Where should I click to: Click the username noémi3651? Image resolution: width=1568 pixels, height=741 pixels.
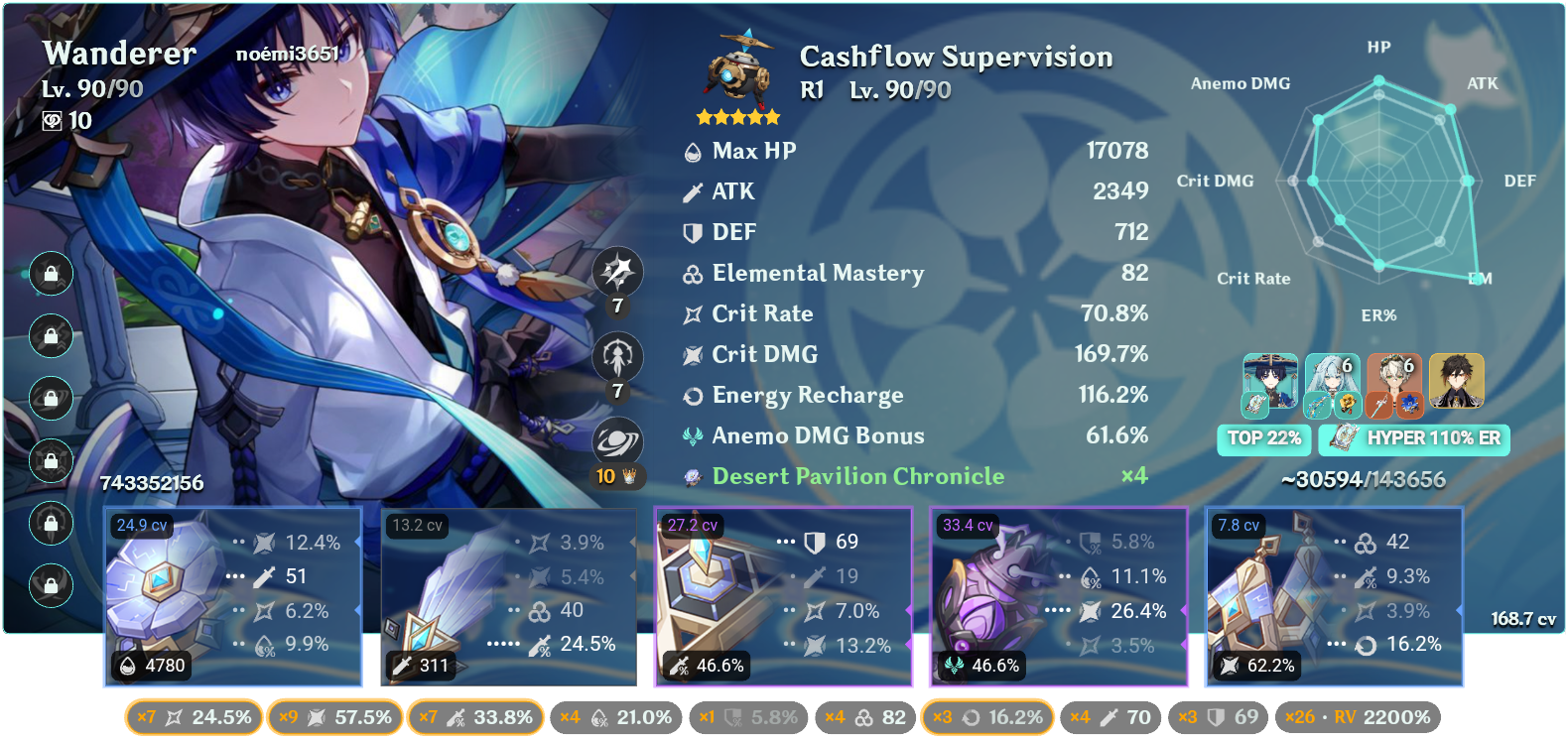[287, 56]
